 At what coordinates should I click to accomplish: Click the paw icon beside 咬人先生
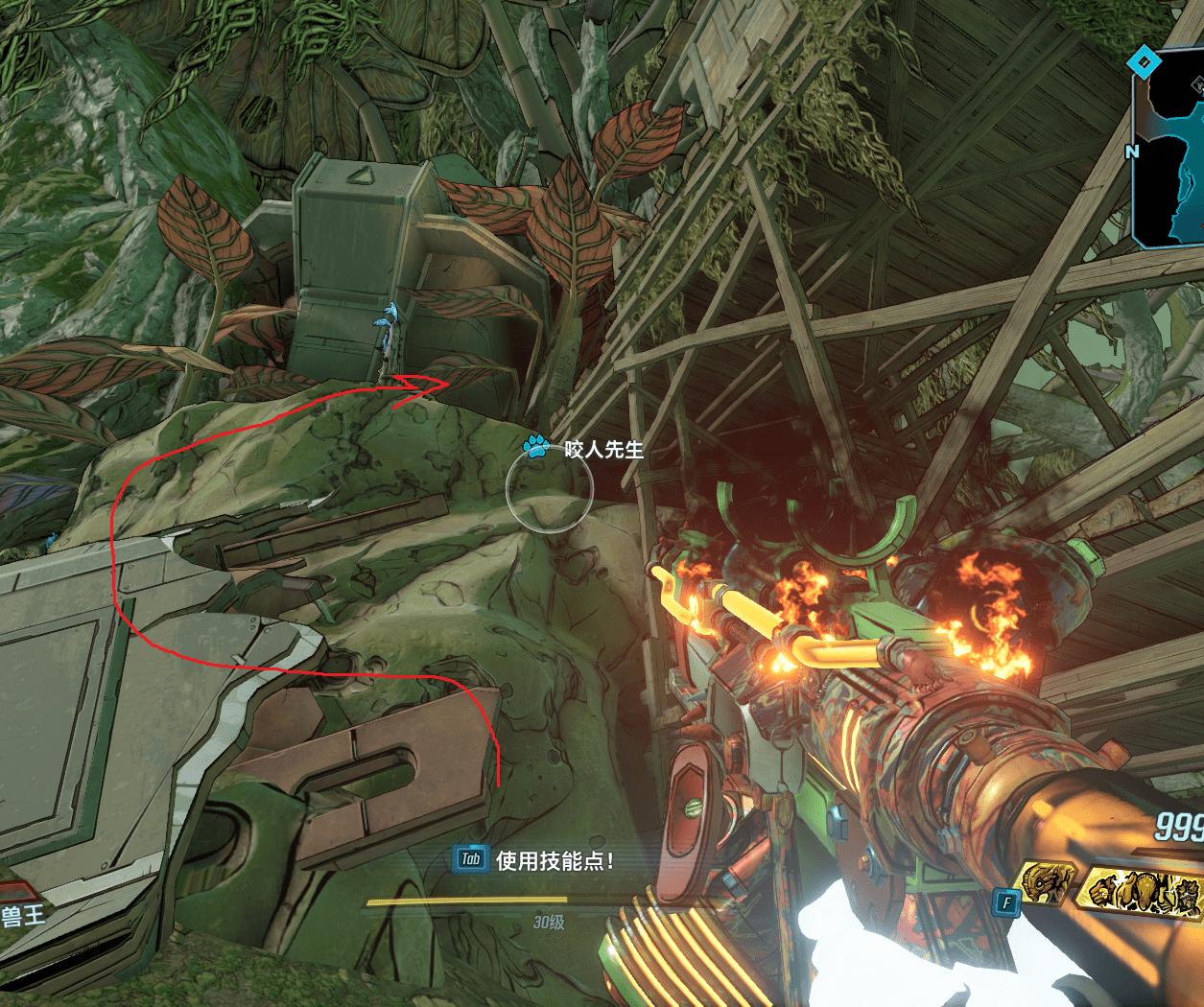536,446
